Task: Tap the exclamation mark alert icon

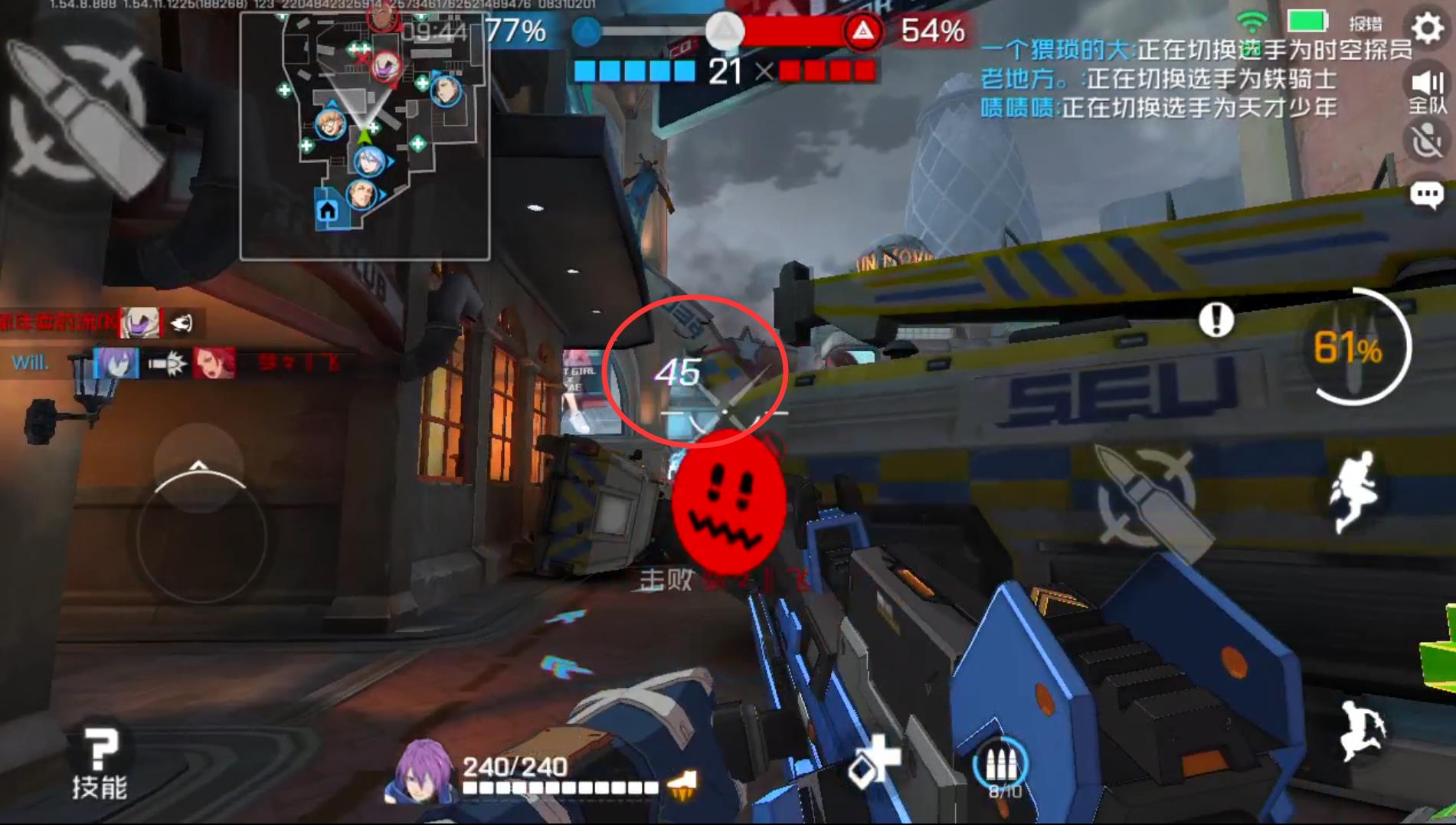Action: (x=1216, y=319)
